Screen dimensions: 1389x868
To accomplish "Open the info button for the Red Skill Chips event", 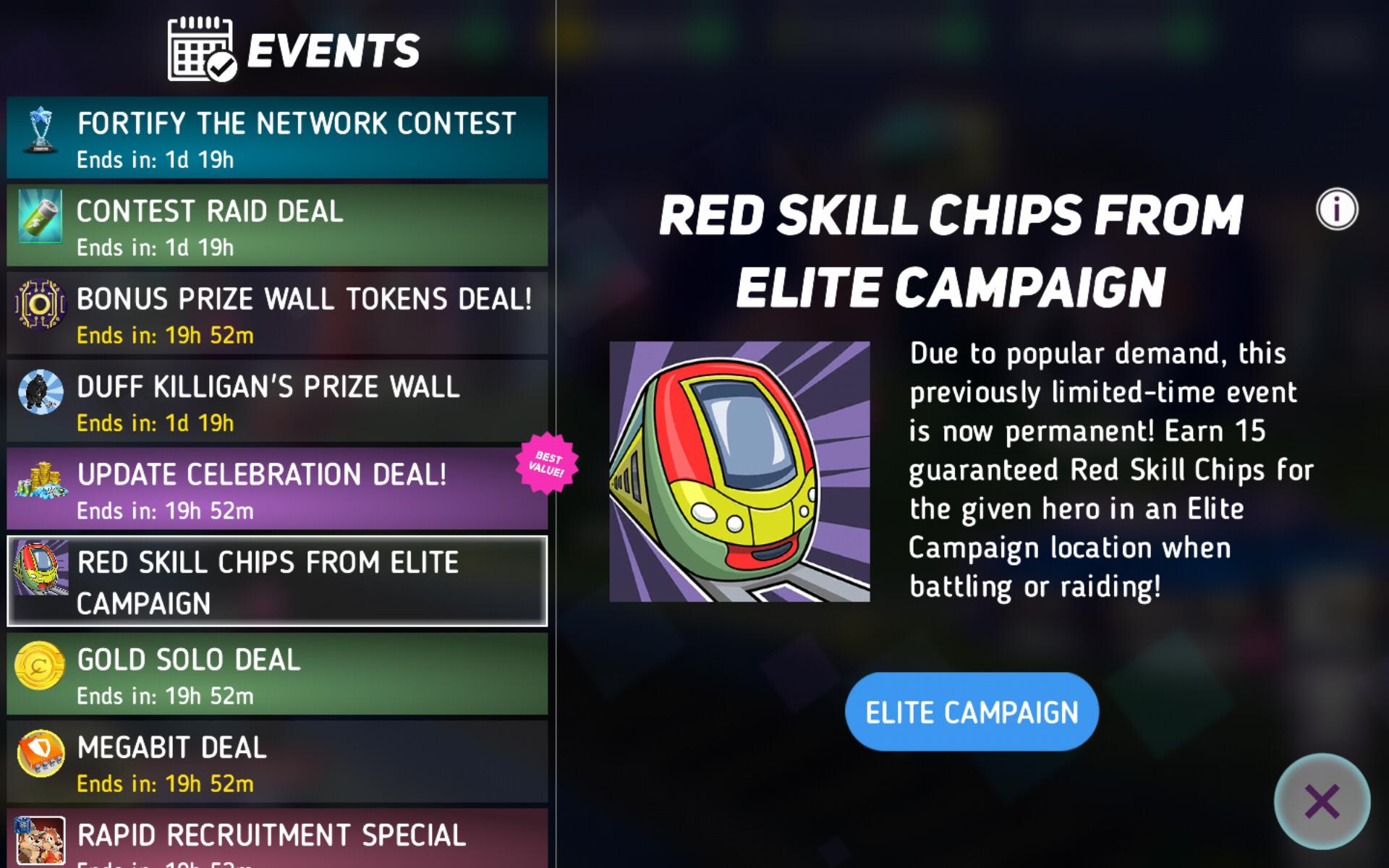I will tap(1338, 209).
